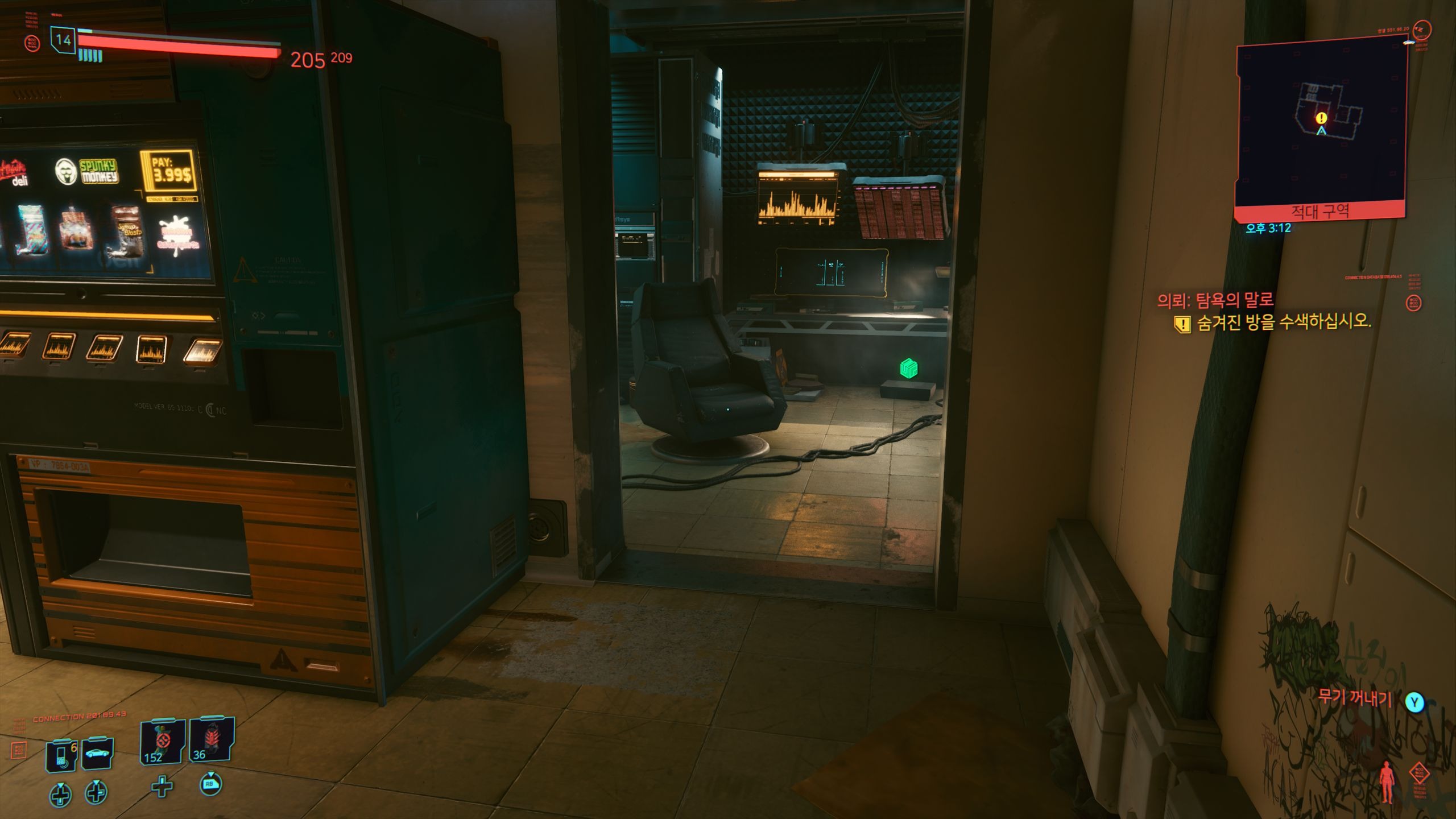Select the grenade slot showing 36
Image resolution: width=1456 pixels, height=819 pixels.
click(211, 740)
